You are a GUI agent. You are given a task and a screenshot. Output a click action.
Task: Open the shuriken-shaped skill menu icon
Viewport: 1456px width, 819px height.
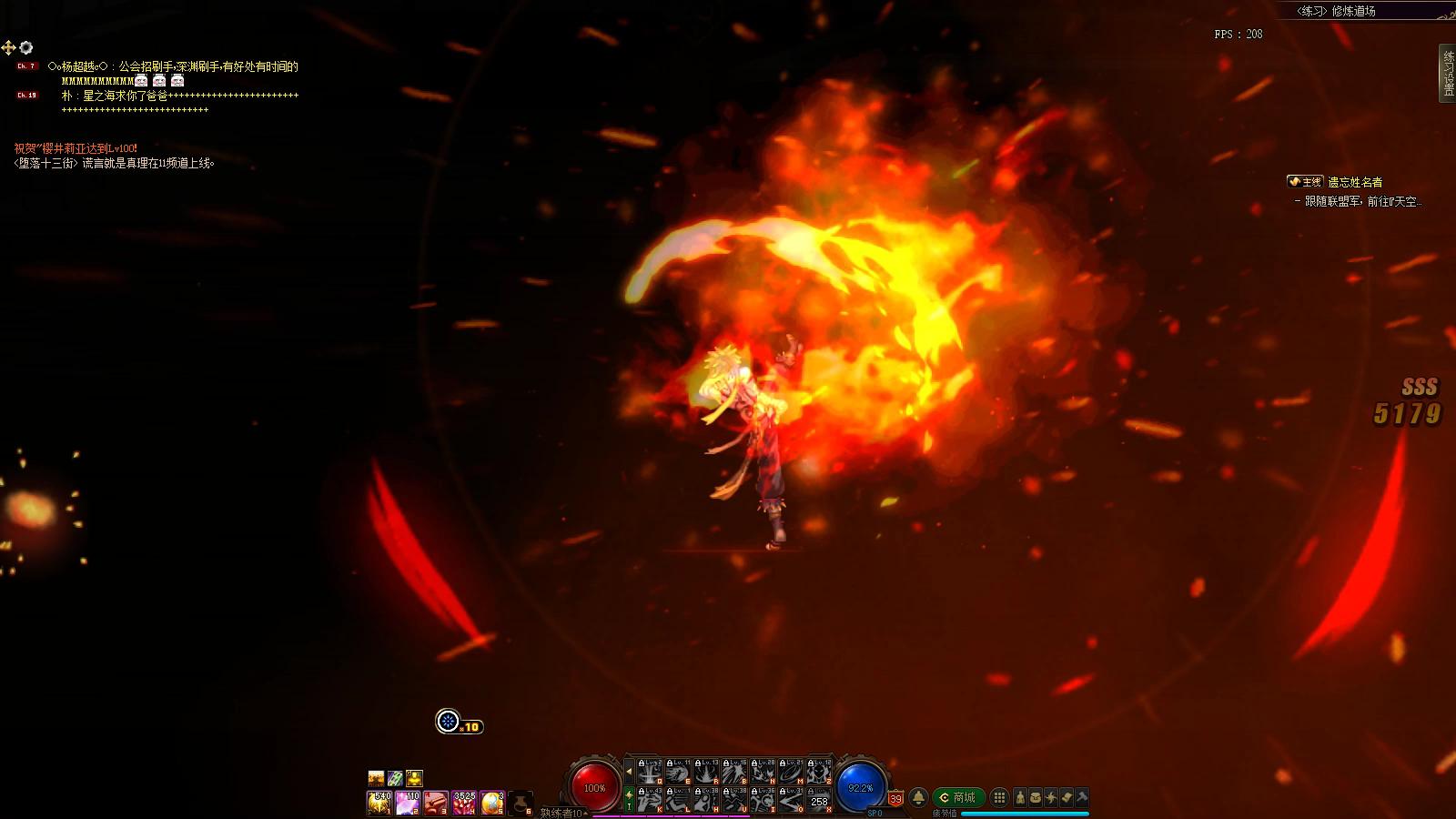click(x=1051, y=797)
